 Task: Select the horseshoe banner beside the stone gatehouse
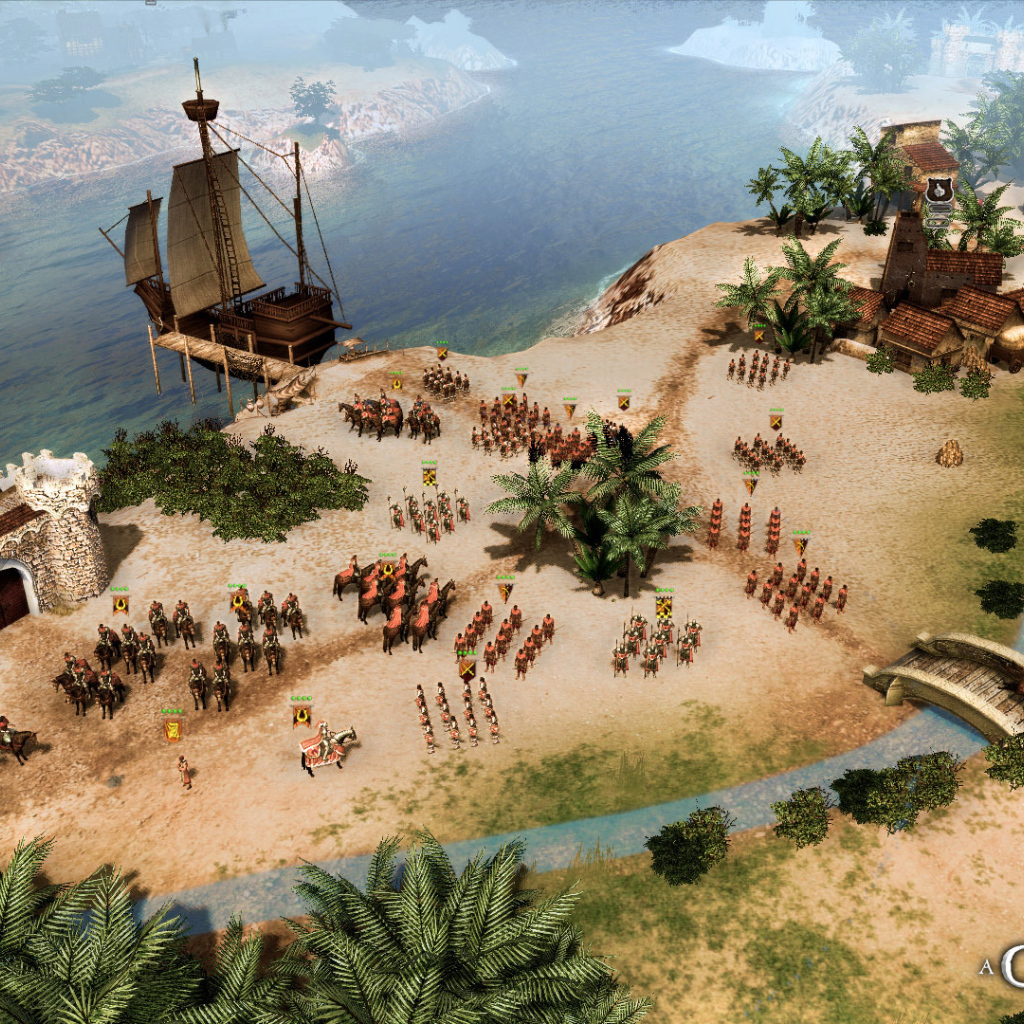coord(120,603)
